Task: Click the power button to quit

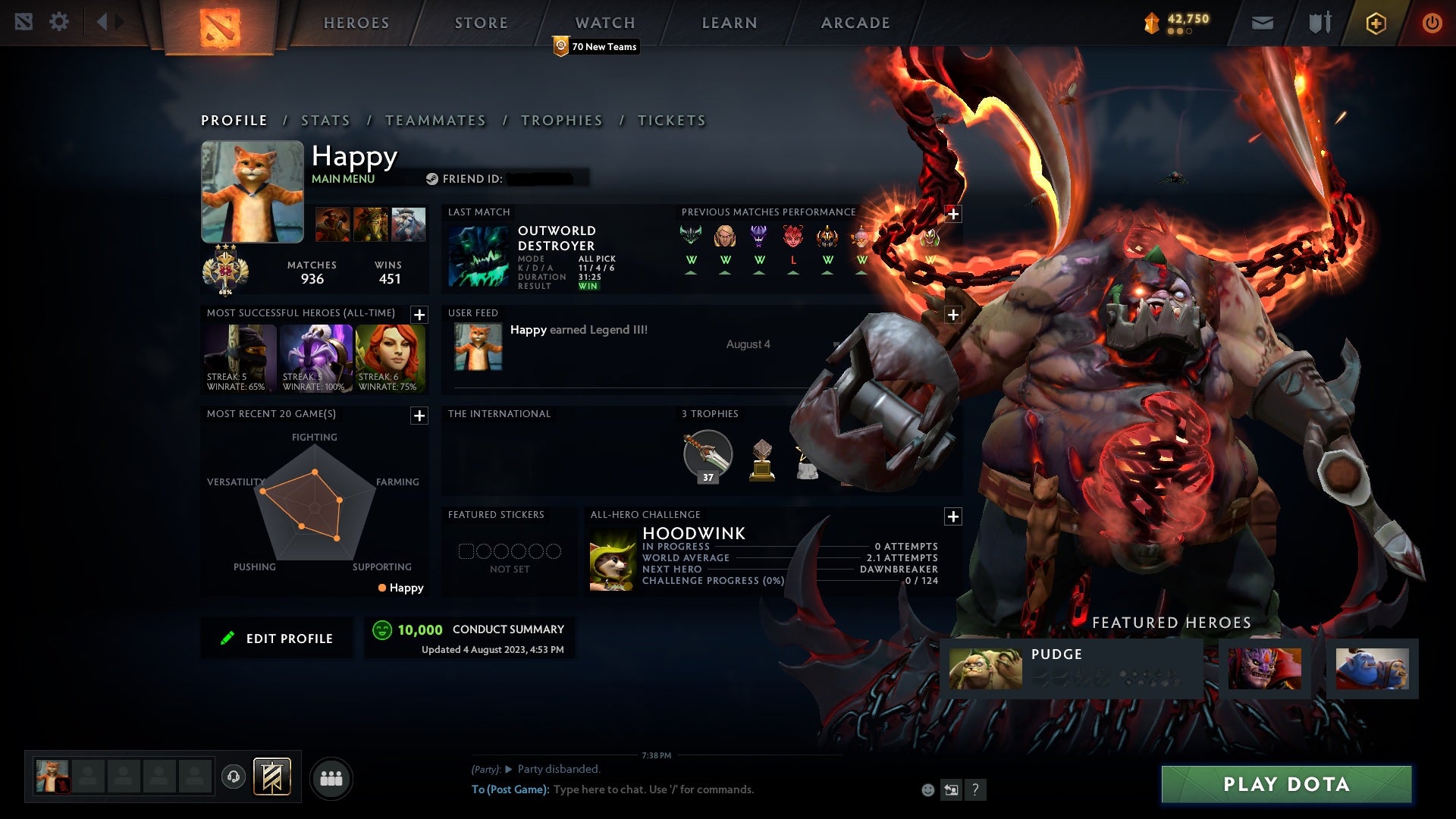Action: coord(1432,22)
